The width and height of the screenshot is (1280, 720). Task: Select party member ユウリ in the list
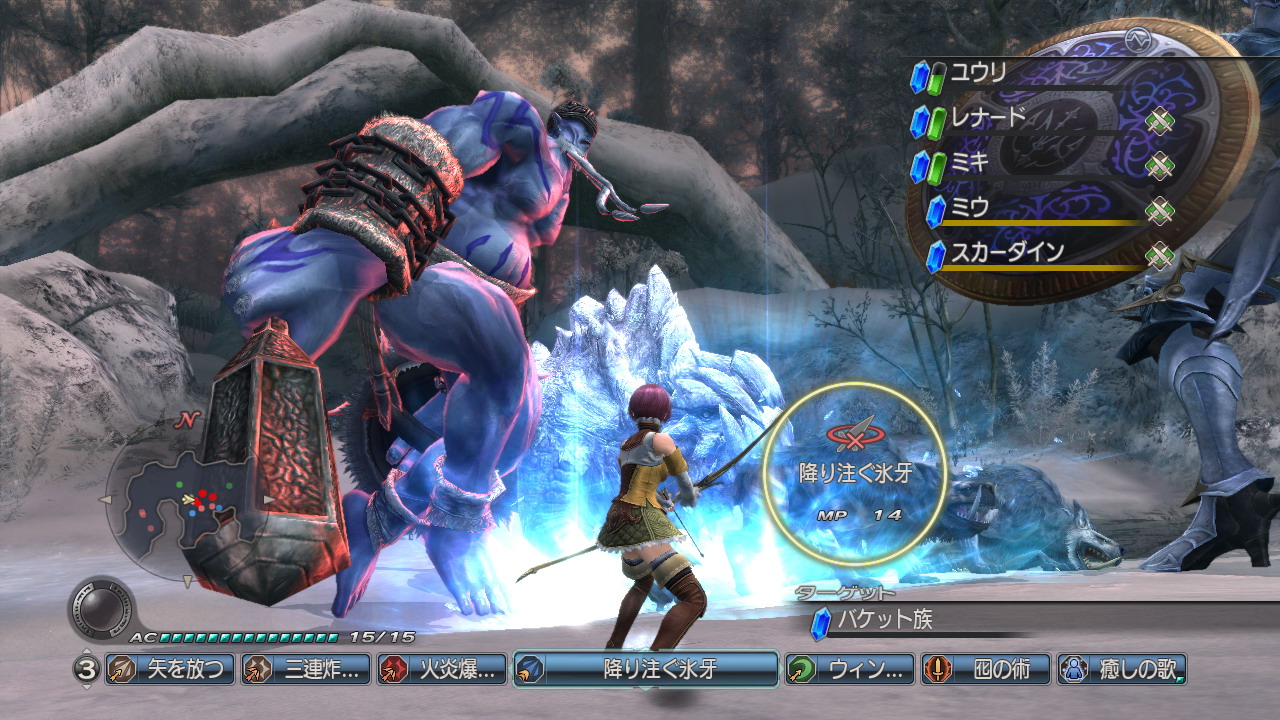pyautogui.click(x=977, y=73)
